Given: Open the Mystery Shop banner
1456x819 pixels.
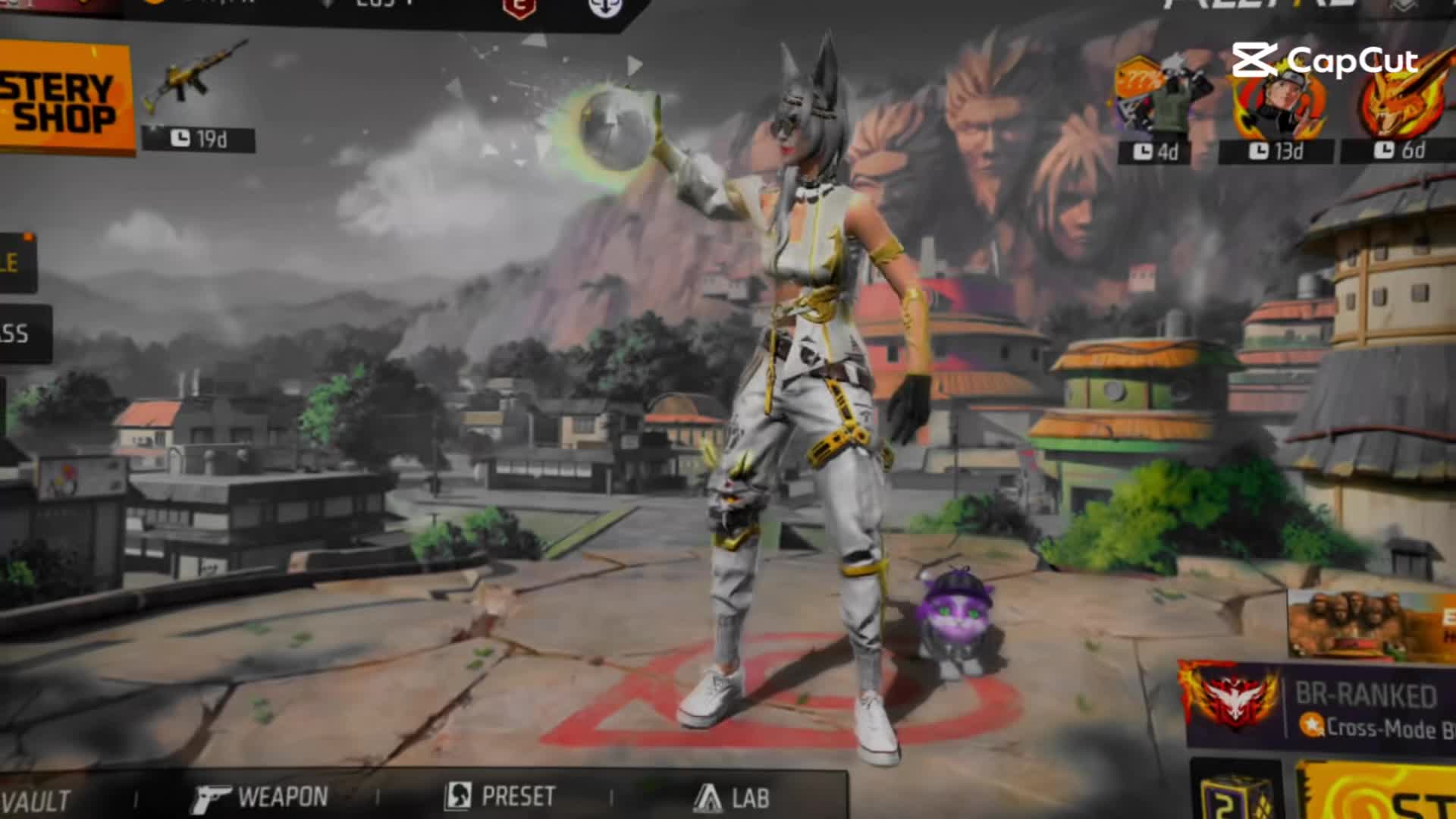Looking at the screenshot, I should tap(64, 97).
